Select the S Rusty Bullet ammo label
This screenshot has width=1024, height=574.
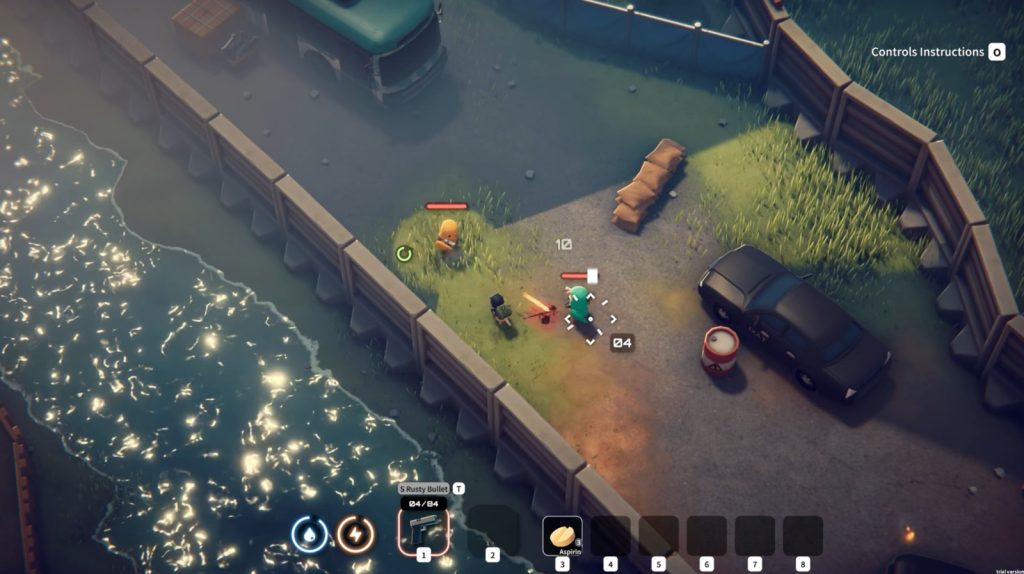click(x=425, y=488)
